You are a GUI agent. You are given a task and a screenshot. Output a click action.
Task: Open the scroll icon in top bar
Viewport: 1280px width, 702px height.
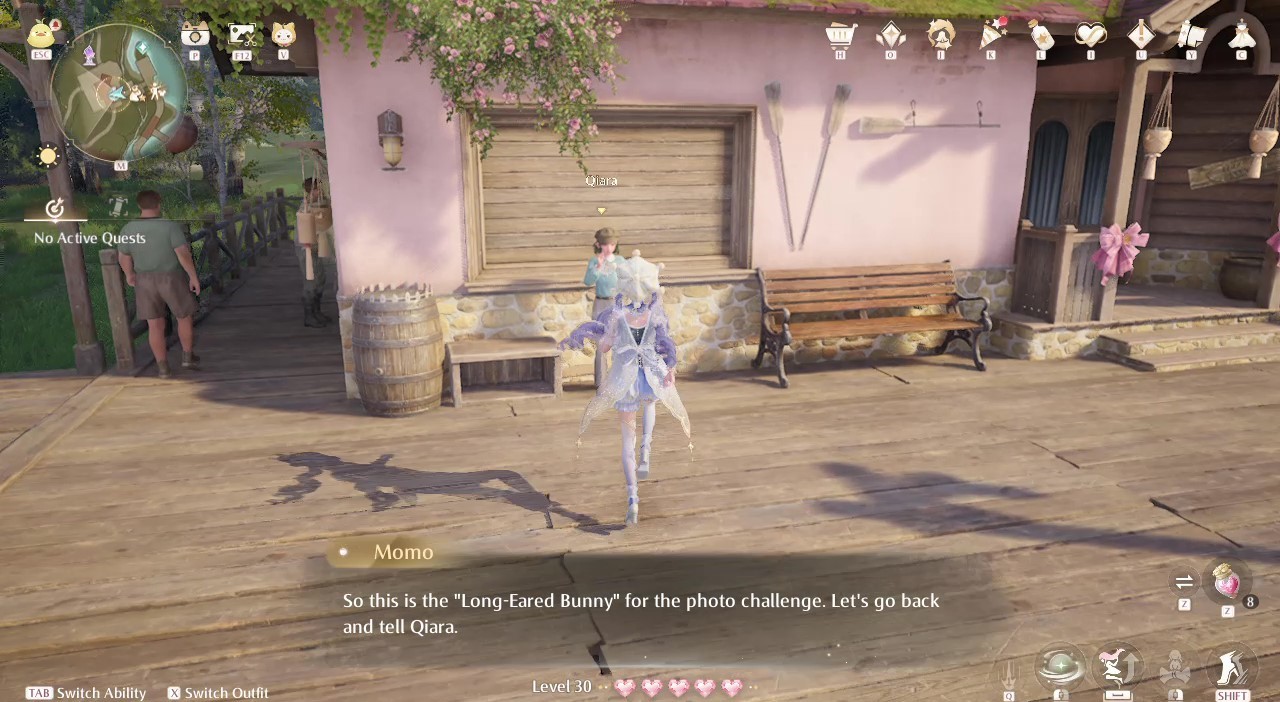[x=1190, y=36]
